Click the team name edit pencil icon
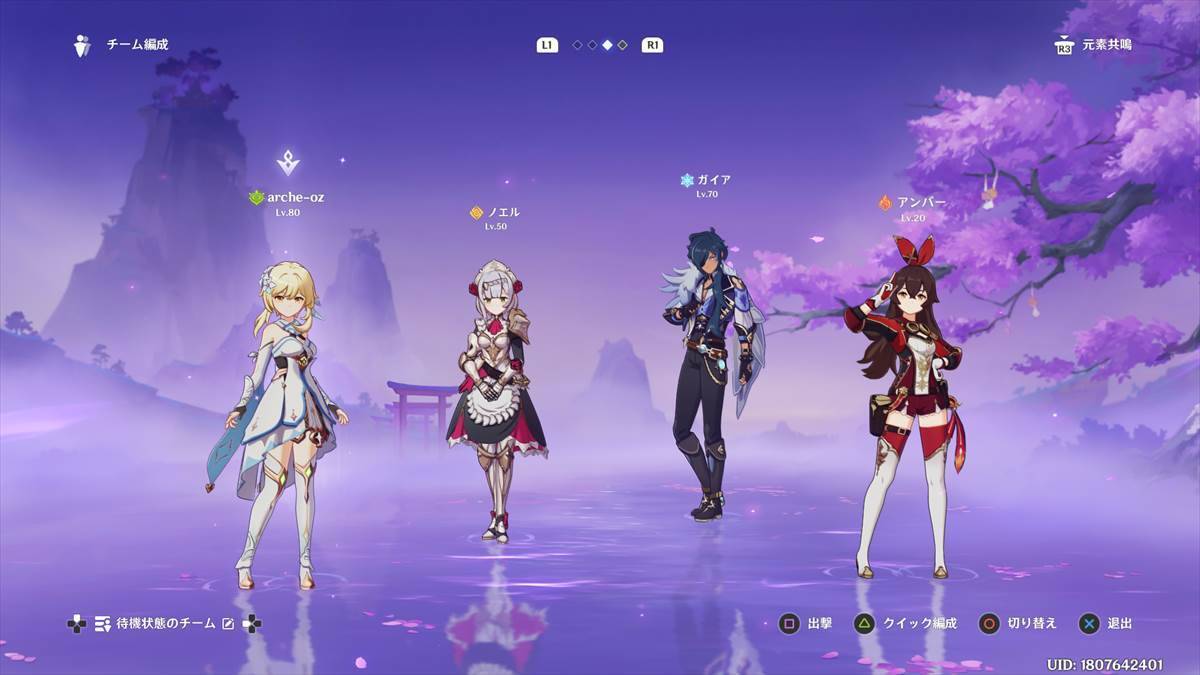This screenshot has width=1200, height=675. (228, 624)
